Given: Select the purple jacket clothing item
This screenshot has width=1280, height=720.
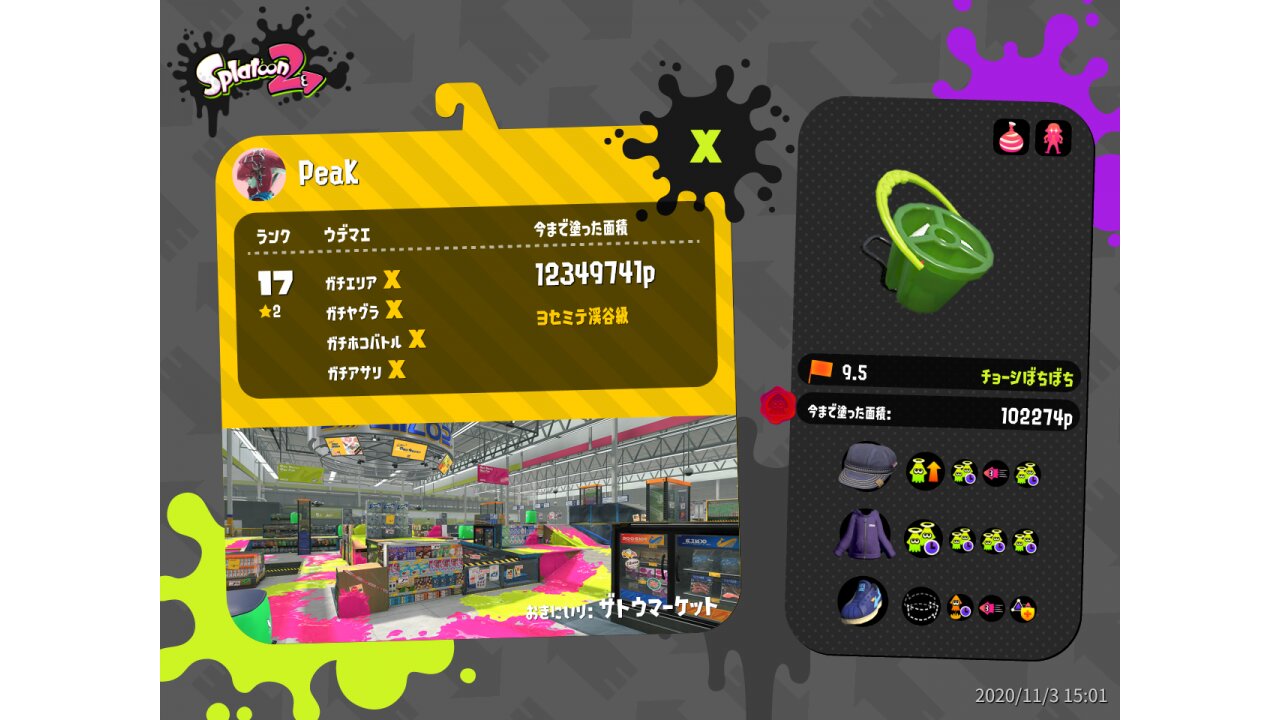Looking at the screenshot, I should pyautogui.click(x=863, y=536).
